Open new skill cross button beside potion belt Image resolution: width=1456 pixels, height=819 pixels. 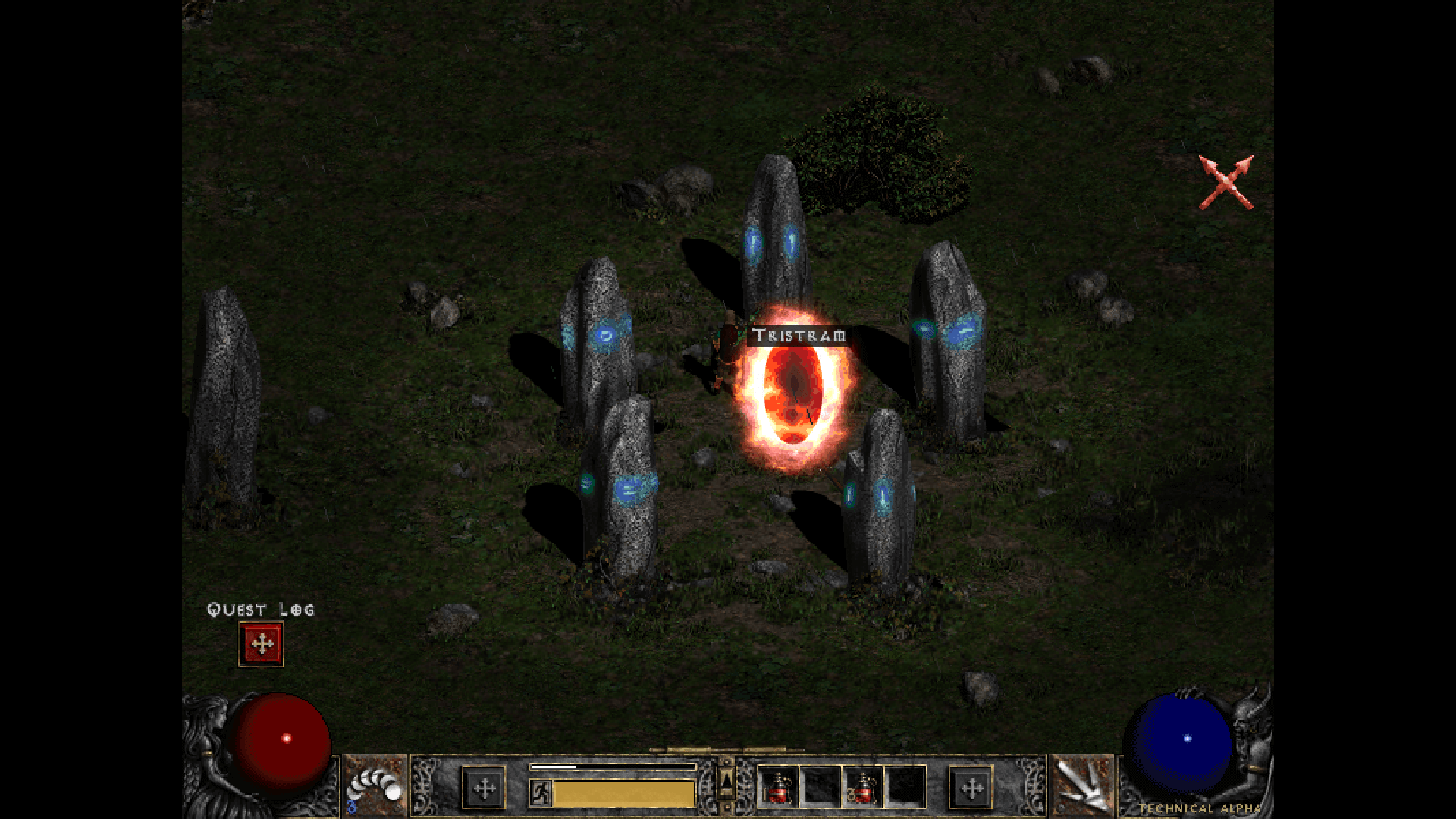click(971, 789)
